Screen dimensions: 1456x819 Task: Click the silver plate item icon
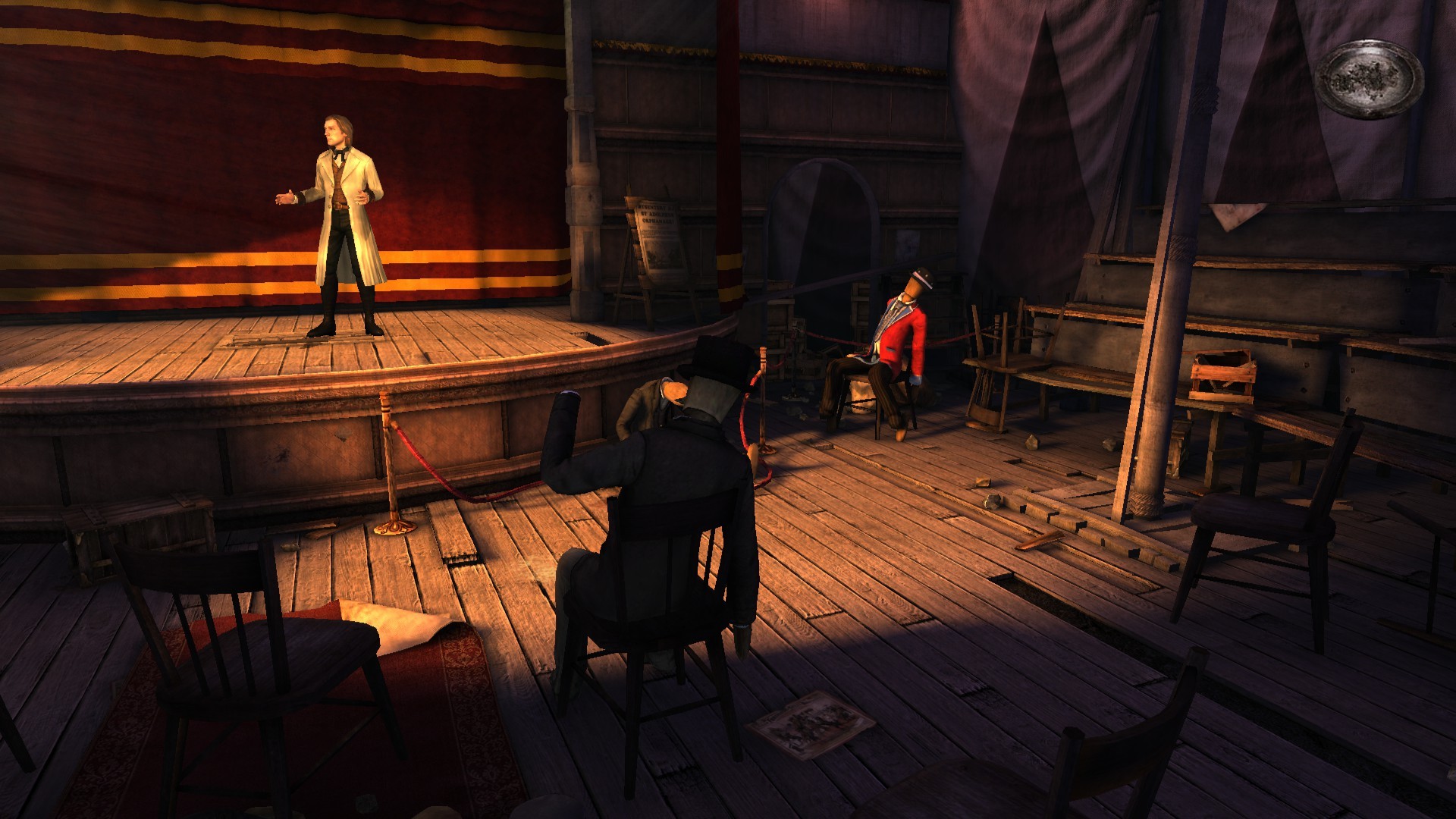pyautogui.click(x=1370, y=79)
